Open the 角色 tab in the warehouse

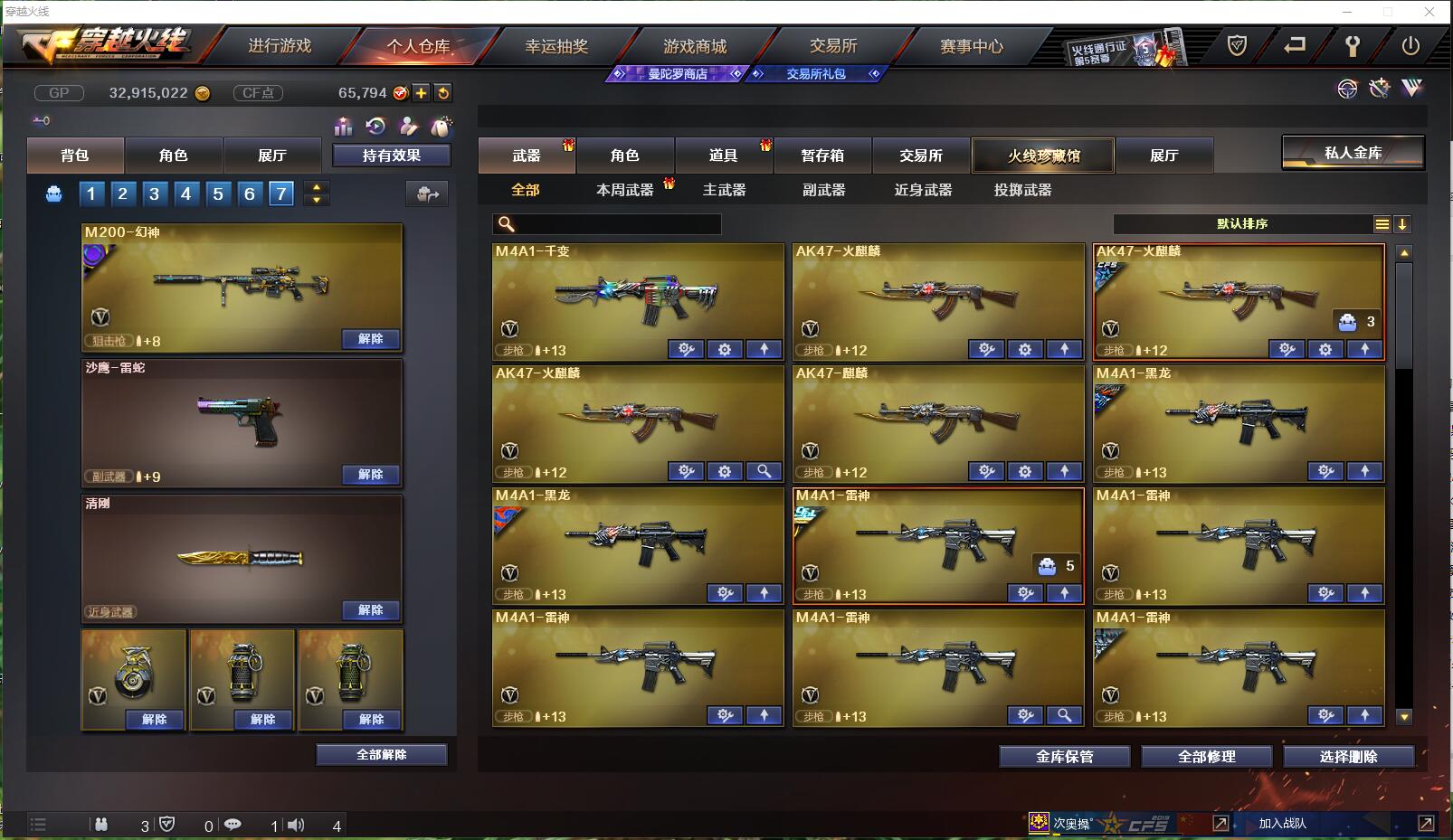tap(624, 155)
